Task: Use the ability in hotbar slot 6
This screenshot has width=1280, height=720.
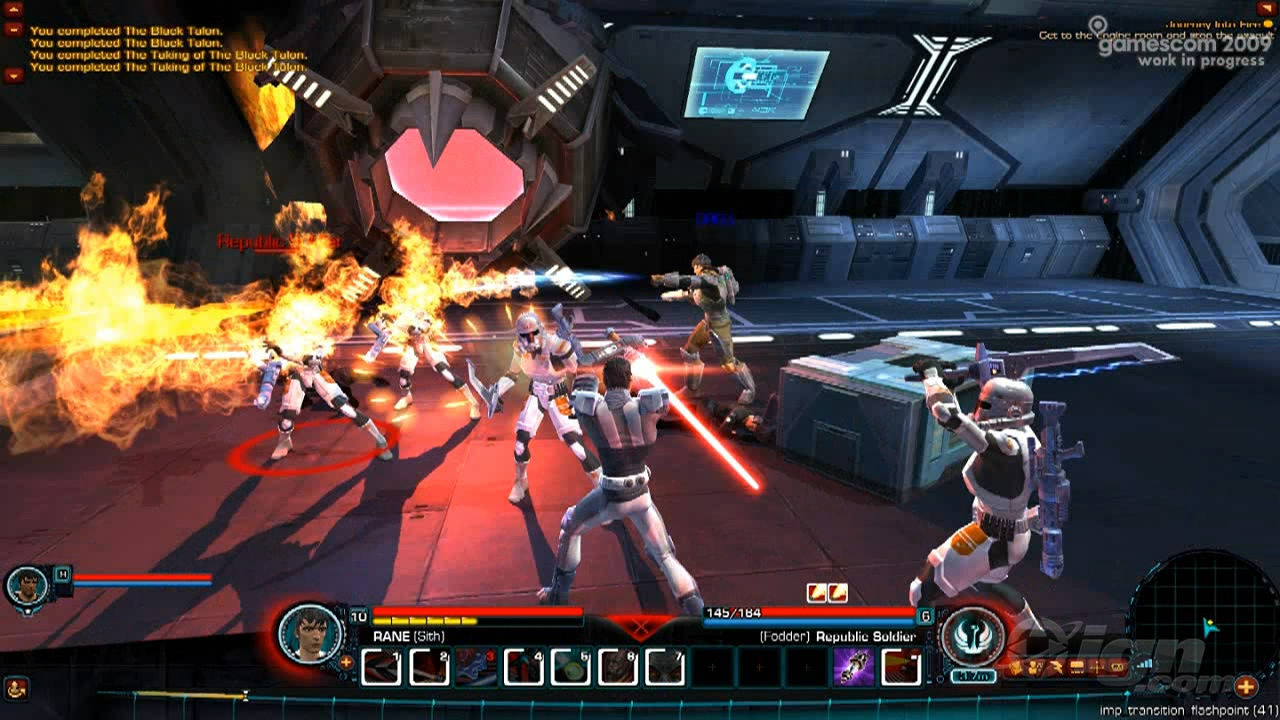Action: tap(617, 667)
